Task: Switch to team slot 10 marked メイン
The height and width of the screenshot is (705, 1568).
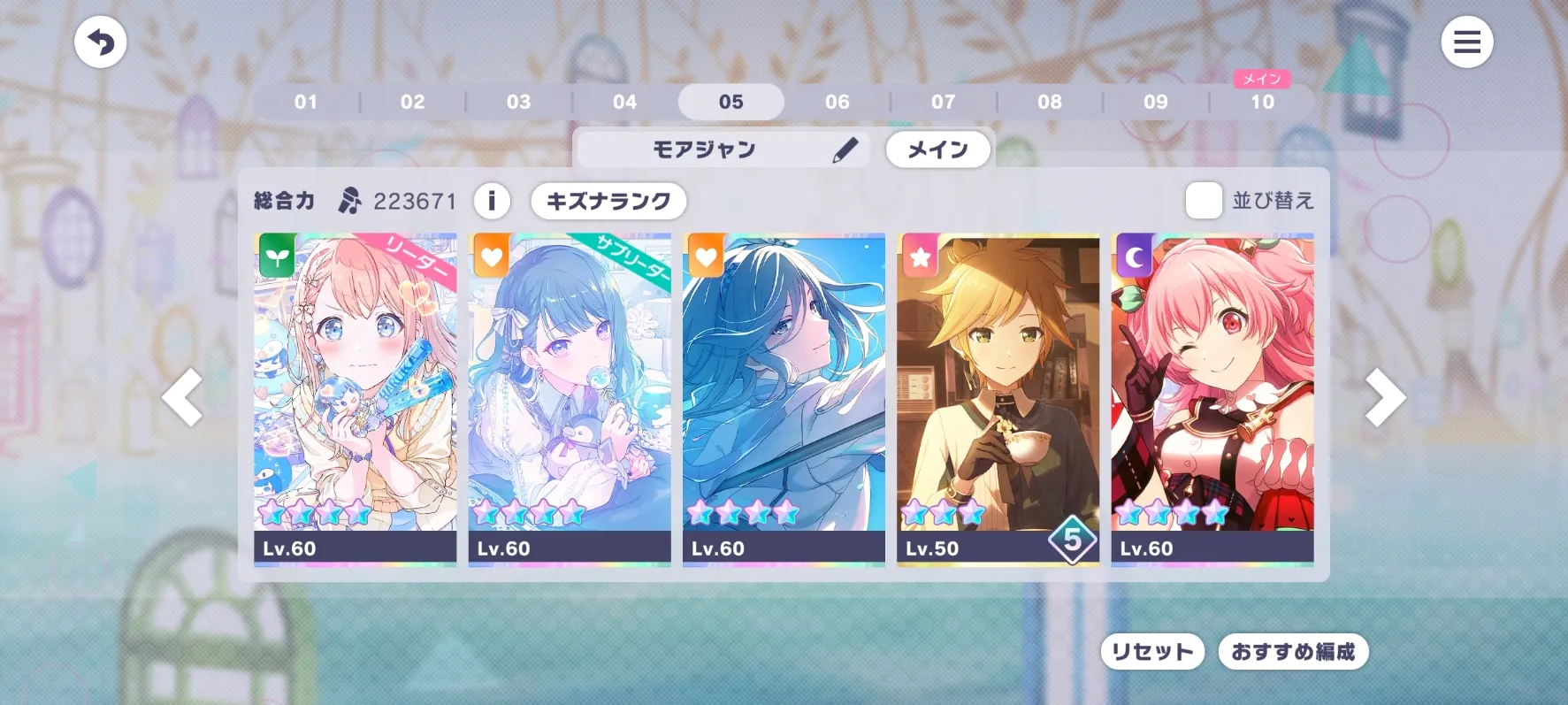Action: click(1262, 102)
